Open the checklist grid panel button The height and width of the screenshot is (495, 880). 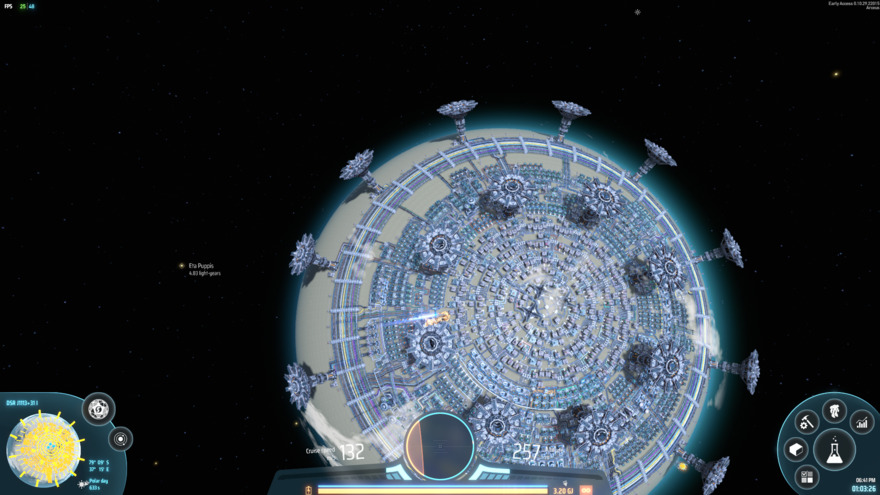click(x=807, y=476)
